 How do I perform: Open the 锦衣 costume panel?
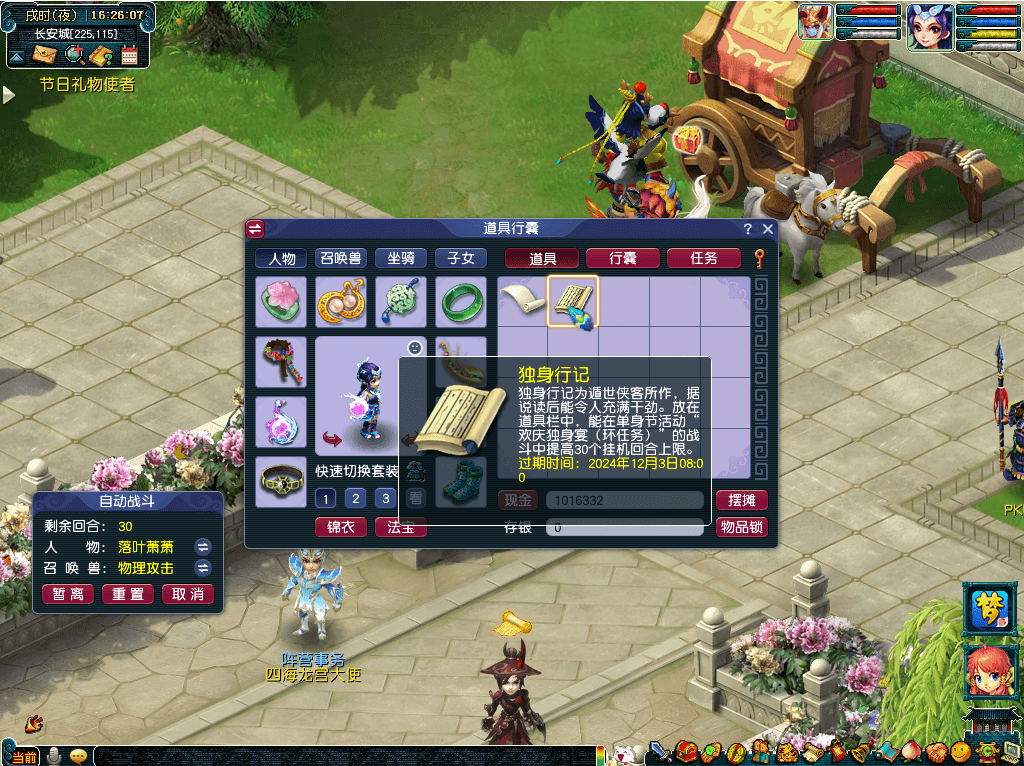pyautogui.click(x=341, y=527)
